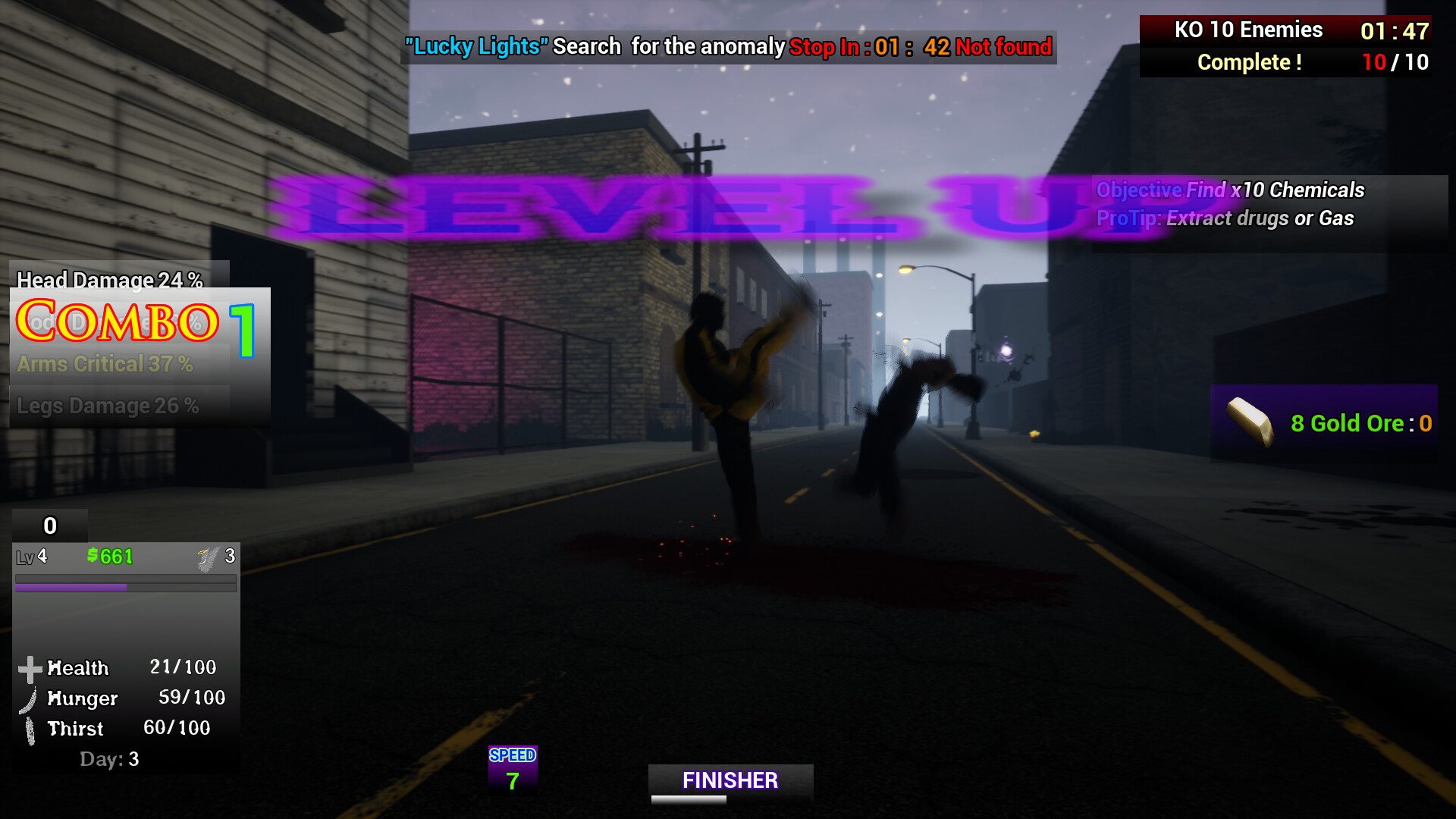Click the Thirst bottle icon
The height and width of the screenshot is (819, 1456).
coord(30,729)
